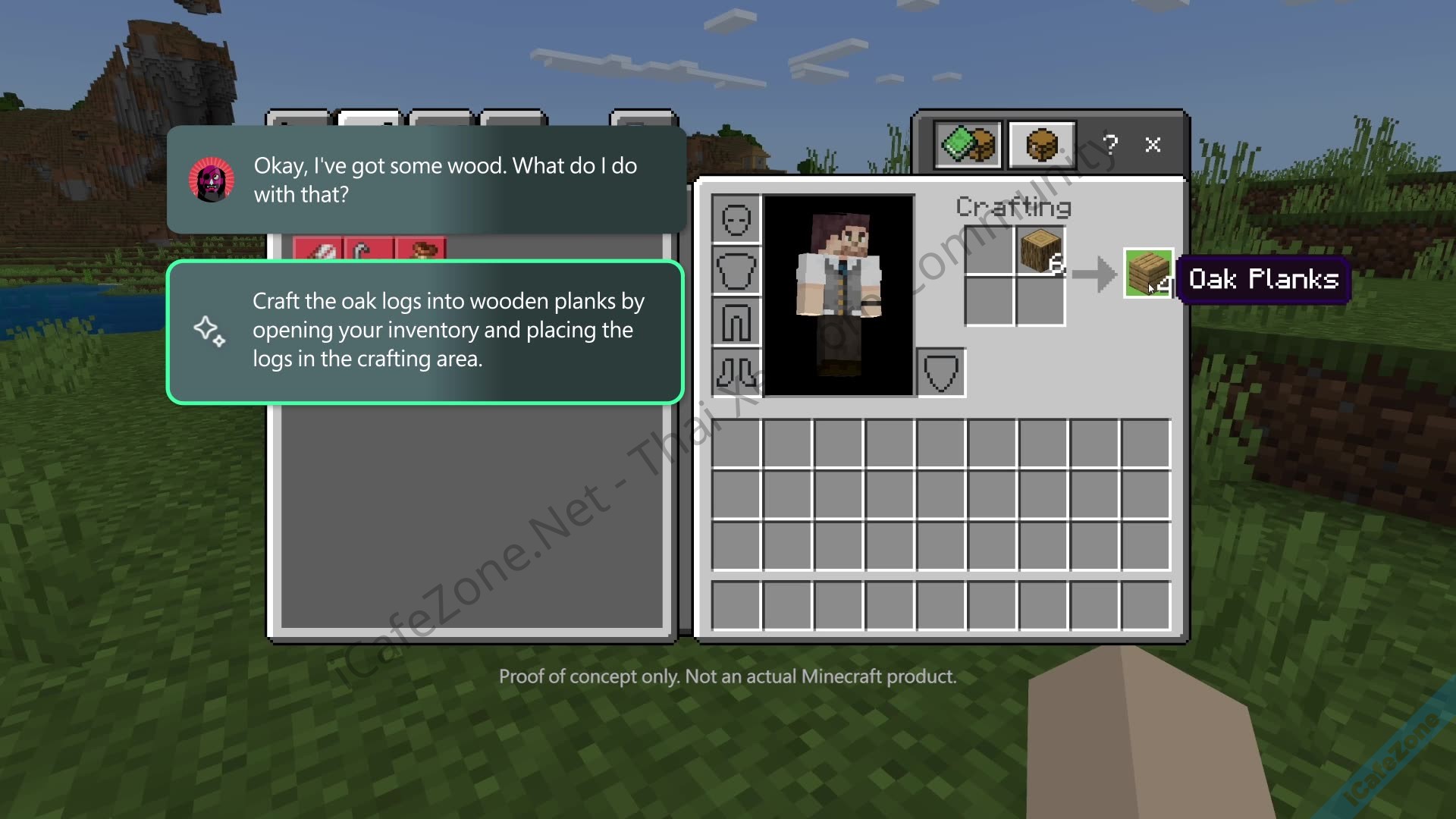Click the sparkle icon on the tip card
Viewport: 1456px width, 819px height.
pyautogui.click(x=210, y=331)
